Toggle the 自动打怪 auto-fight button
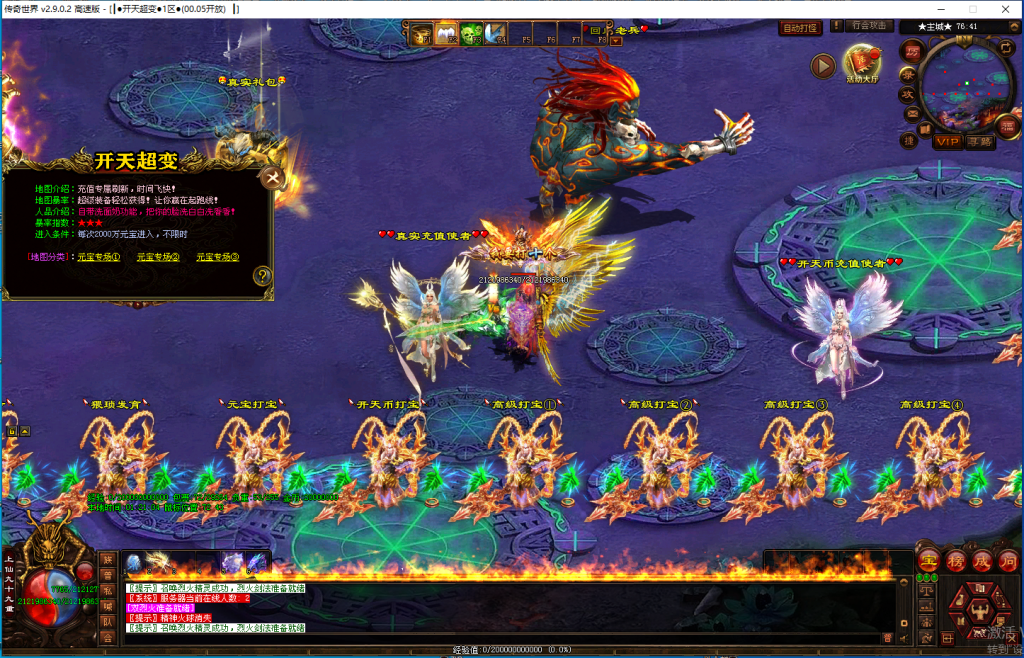Screen dimensions: 1024x658 pos(800,28)
